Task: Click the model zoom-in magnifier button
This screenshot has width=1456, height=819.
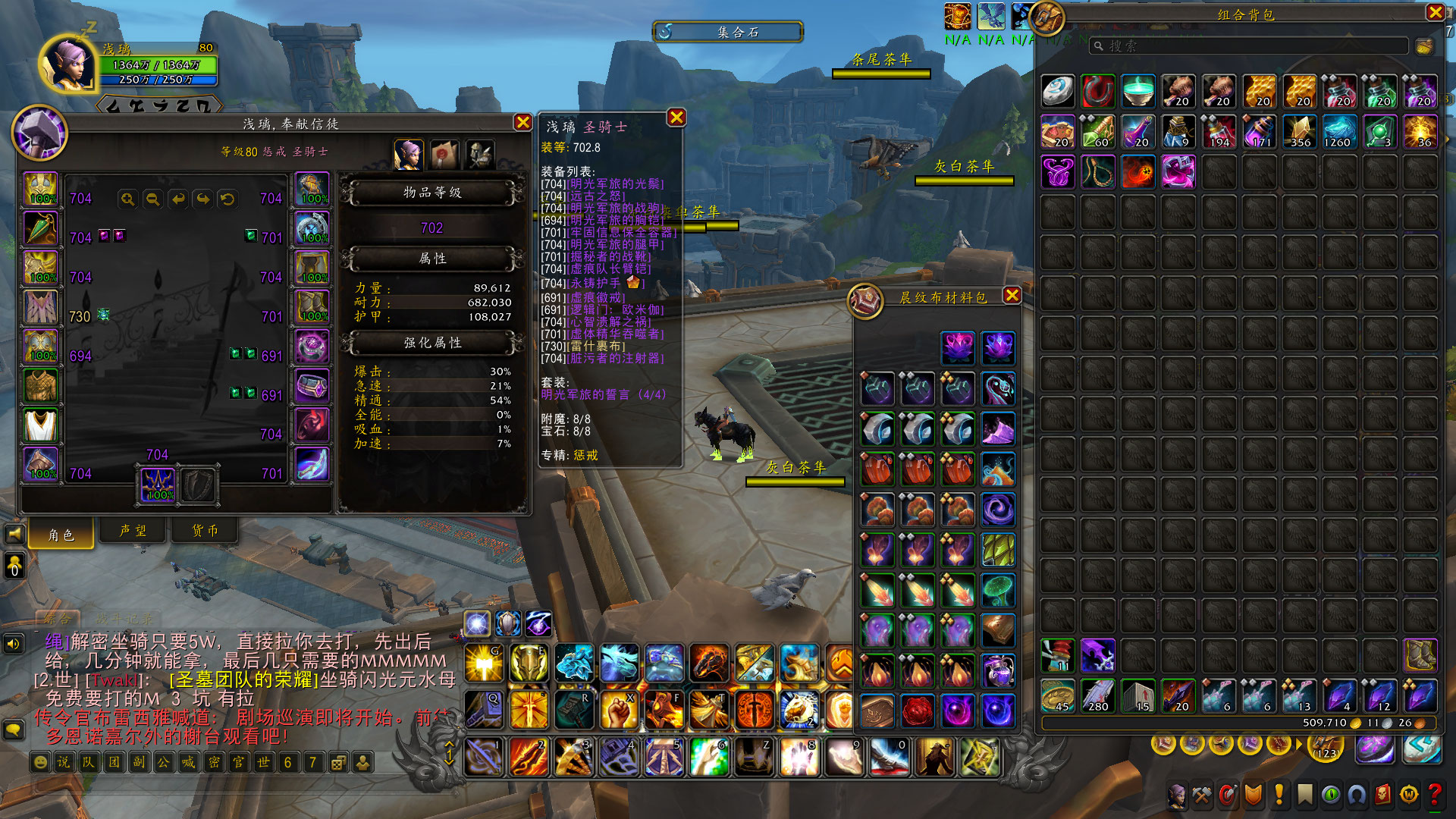Action: [x=127, y=199]
